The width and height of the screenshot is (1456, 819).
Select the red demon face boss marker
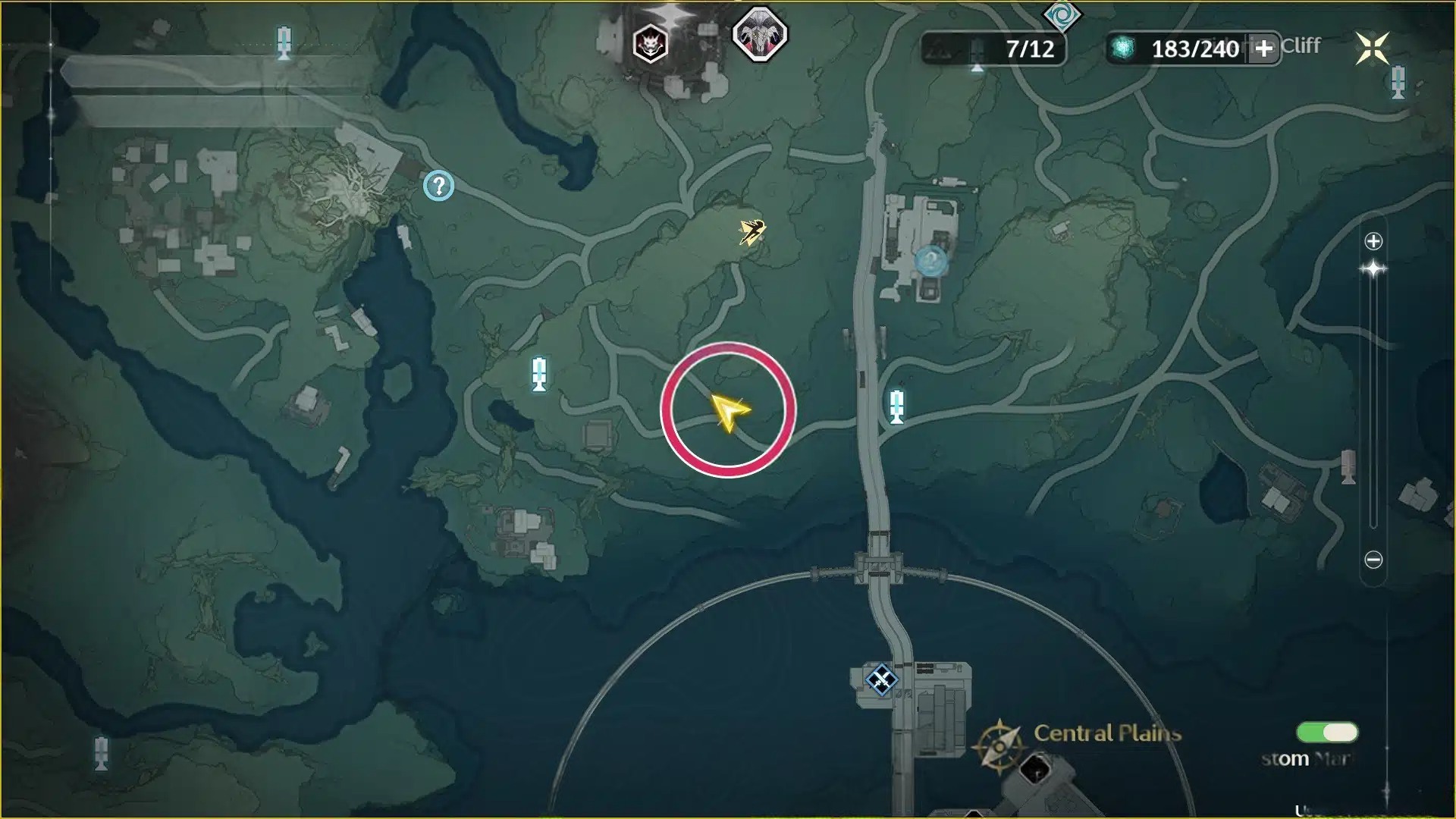[x=650, y=44]
